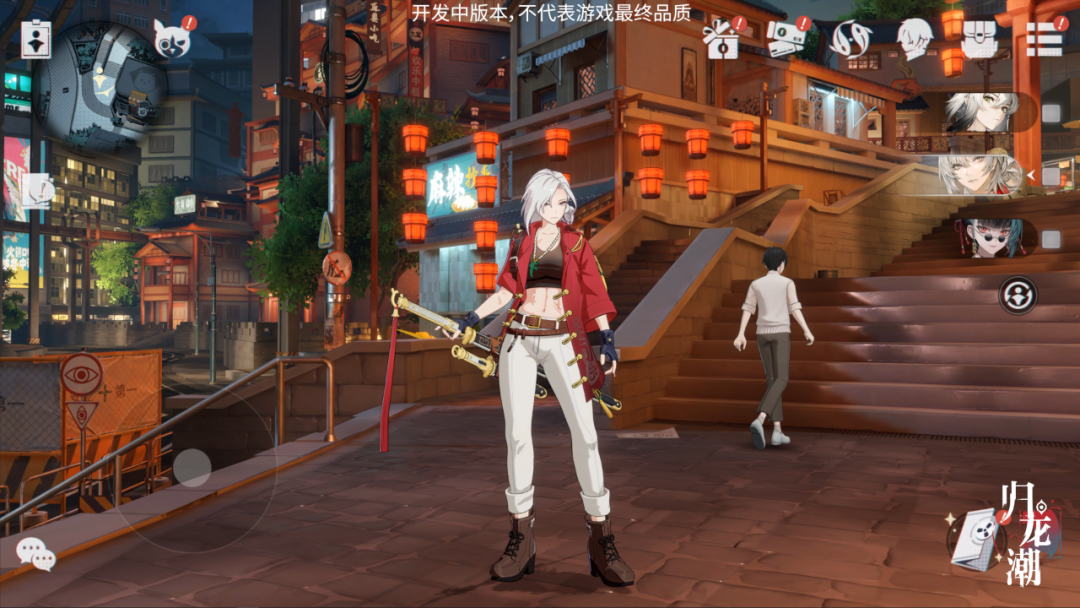
Task: Tap the circular team swap button
Action: (1018, 295)
